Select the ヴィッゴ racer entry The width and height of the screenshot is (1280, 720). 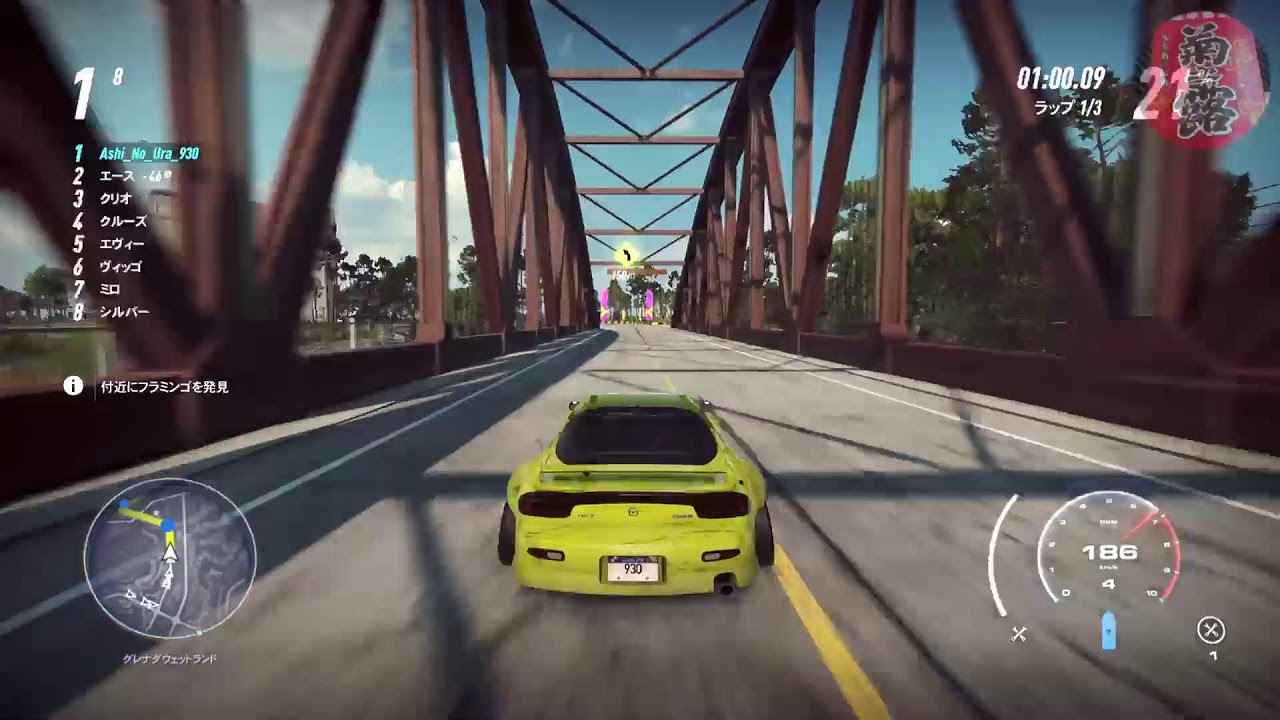(120, 267)
